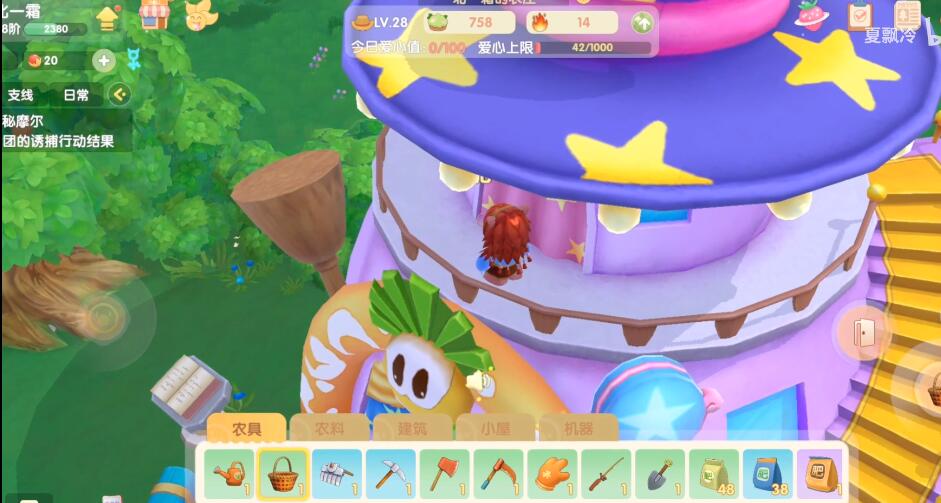This screenshot has width=941, height=503.
Task: Click the plus button beside 20
Action: click(104, 60)
